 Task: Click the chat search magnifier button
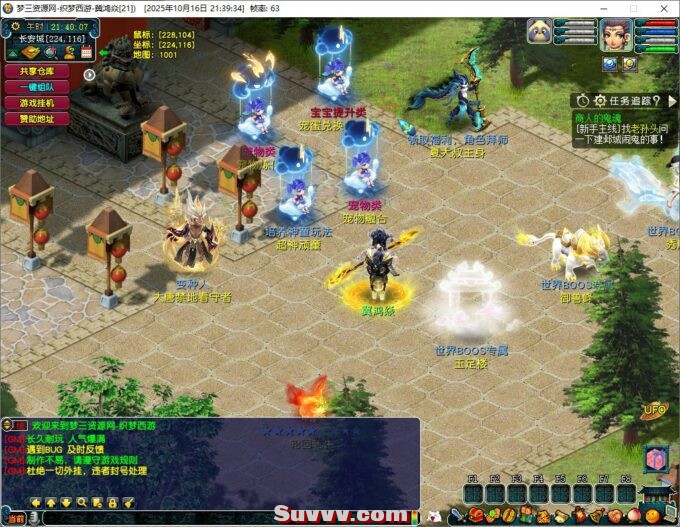pyautogui.click(x=82, y=502)
